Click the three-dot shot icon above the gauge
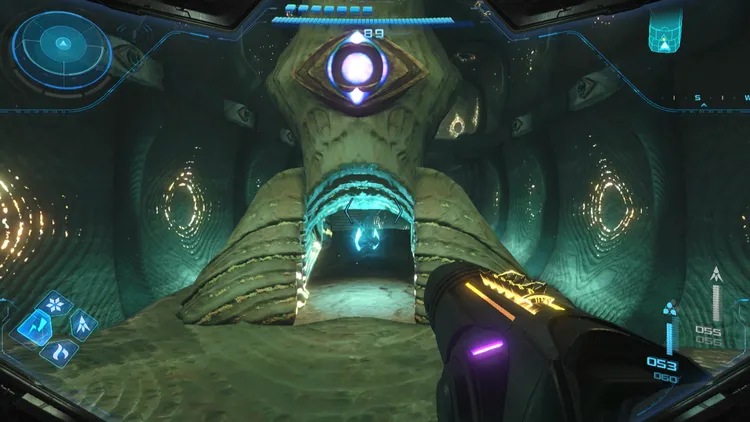The width and height of the screenshot is (750, 422). [x=670, y=308]
